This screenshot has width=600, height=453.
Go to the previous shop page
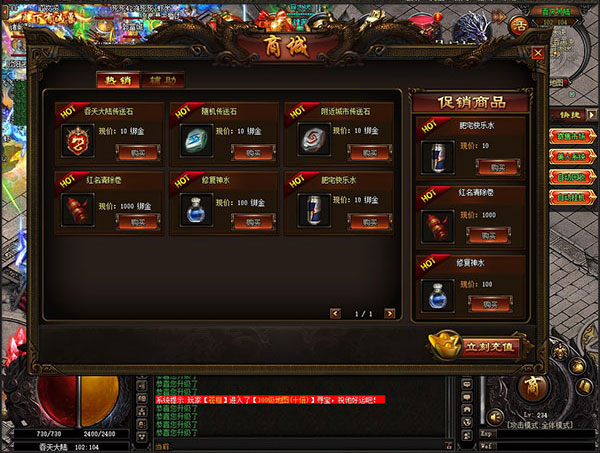337,314
